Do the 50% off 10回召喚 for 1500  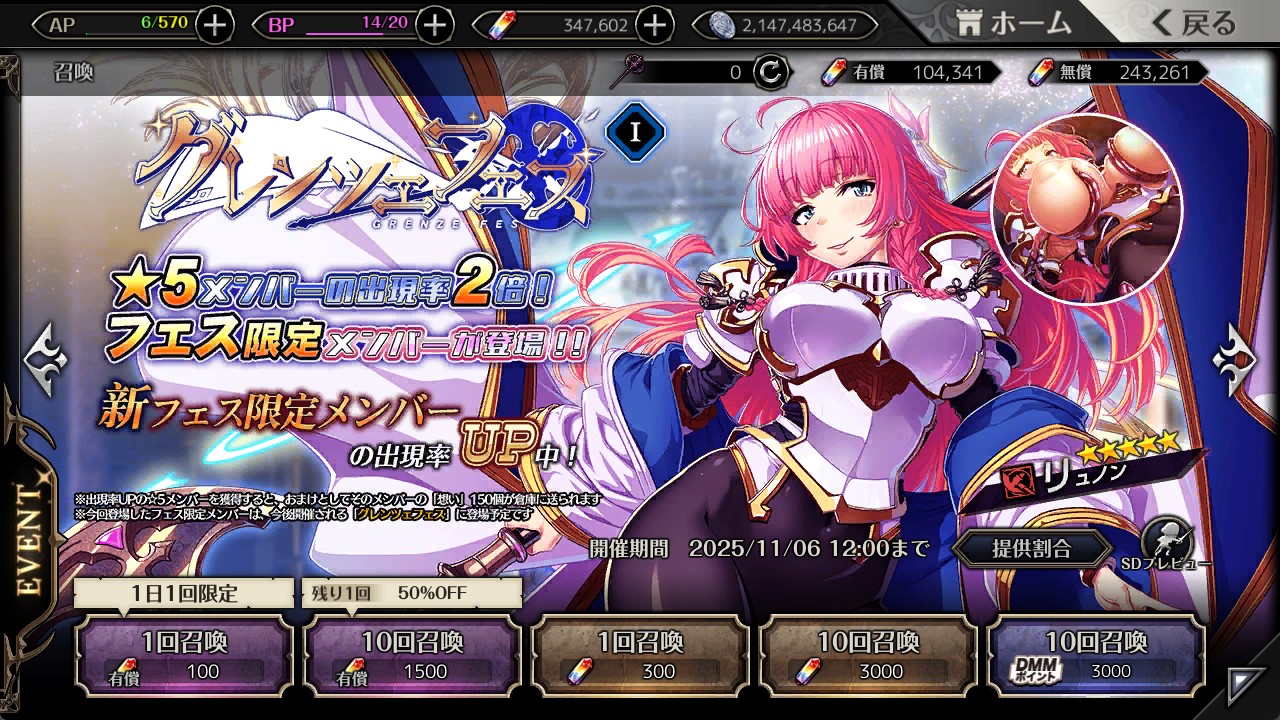[x=412, y=655]
